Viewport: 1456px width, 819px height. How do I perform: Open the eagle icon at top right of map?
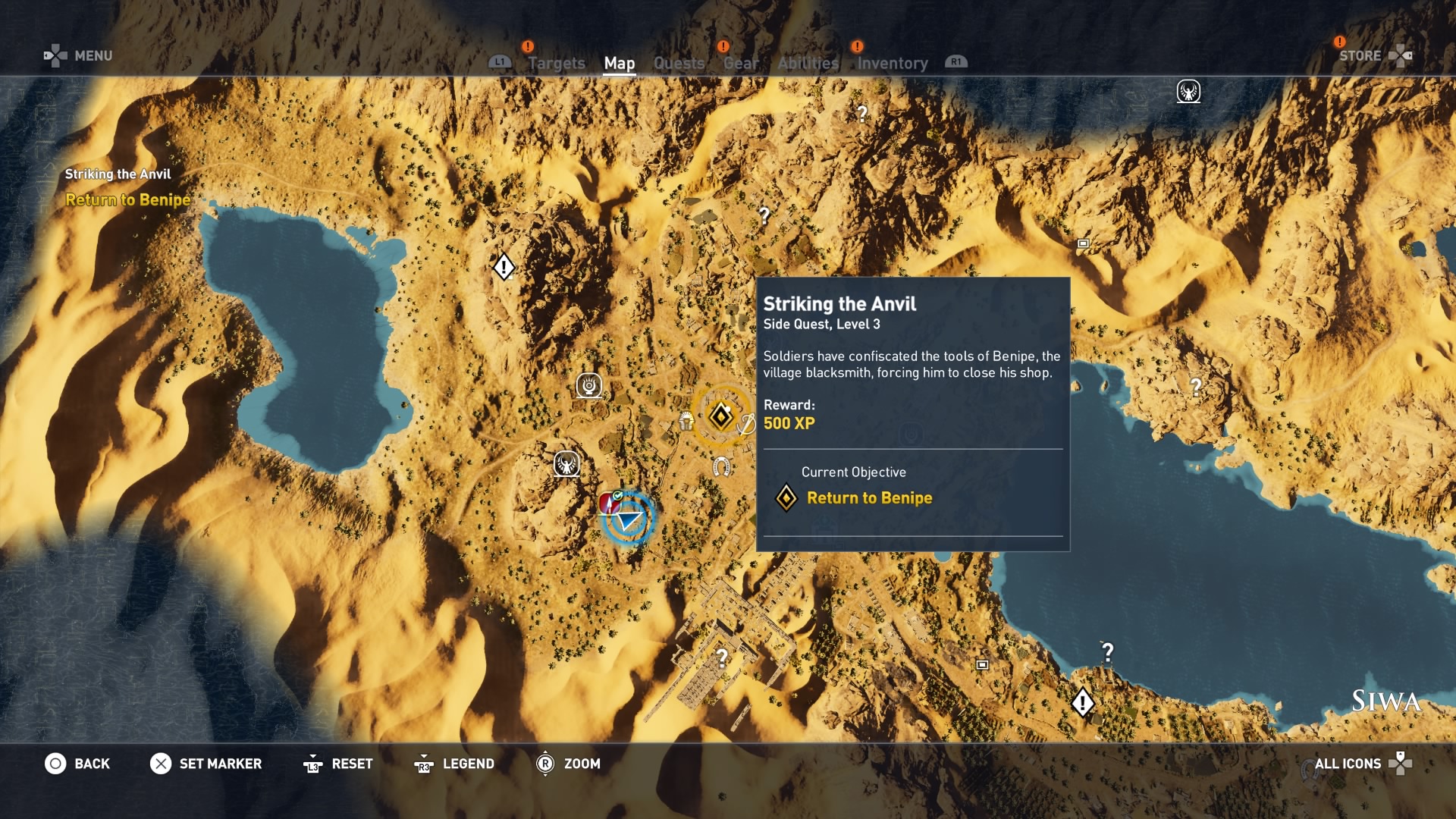[1189, 91]
